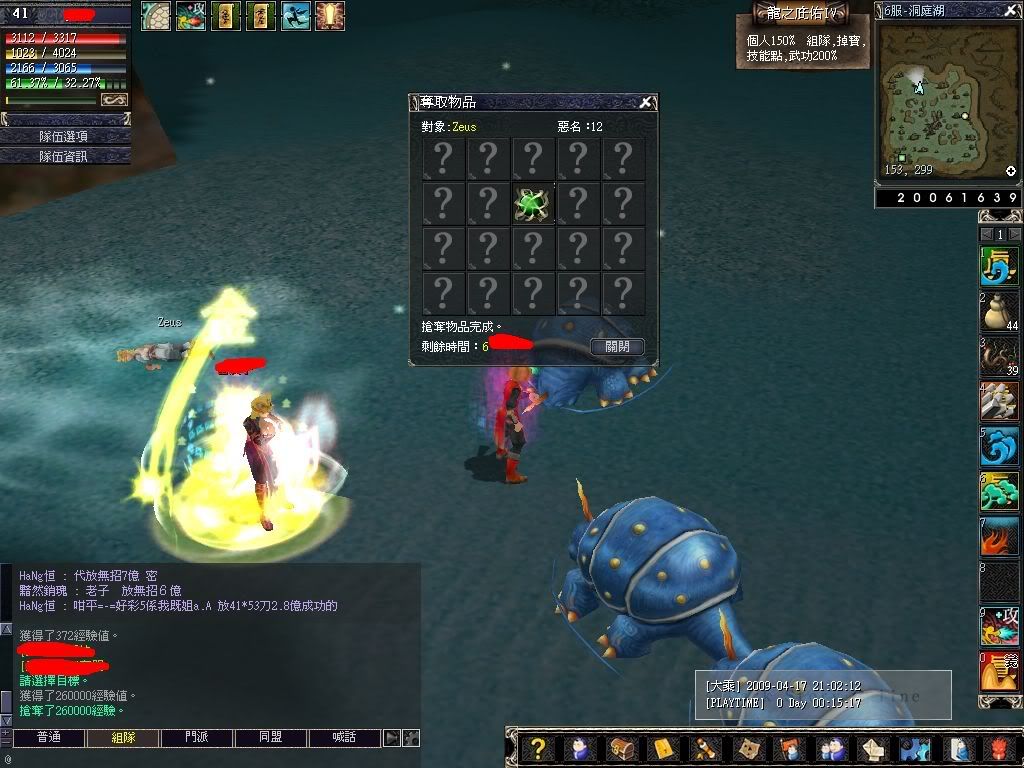Select the 同盟 alliance chat tab
The width and height of the screenshot is (1024, 768).
[270, 738]
